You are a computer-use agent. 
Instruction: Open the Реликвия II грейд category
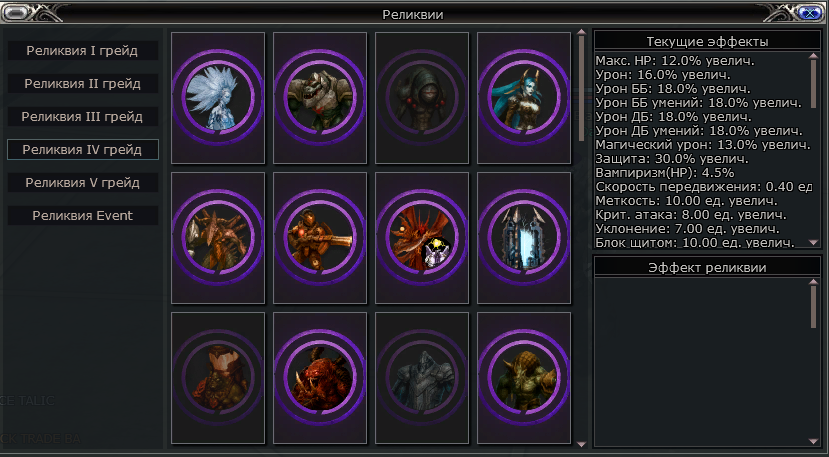pos(82,83)
